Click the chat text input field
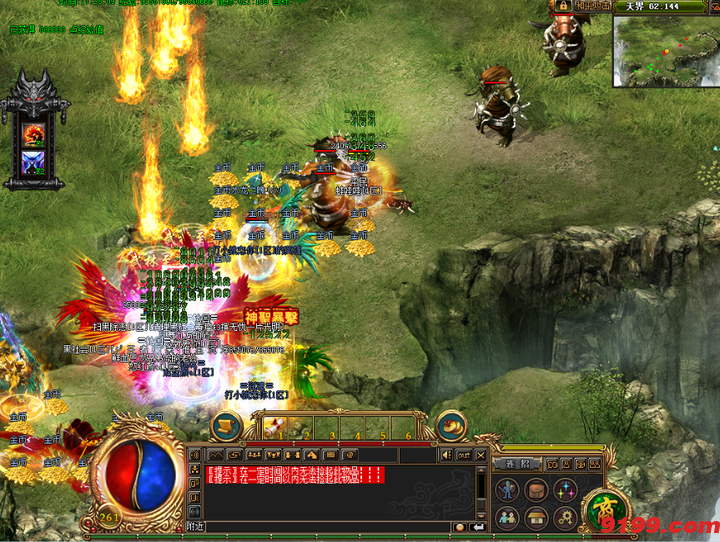This screenshot has height=542, width=720. (x=330, y=526)
